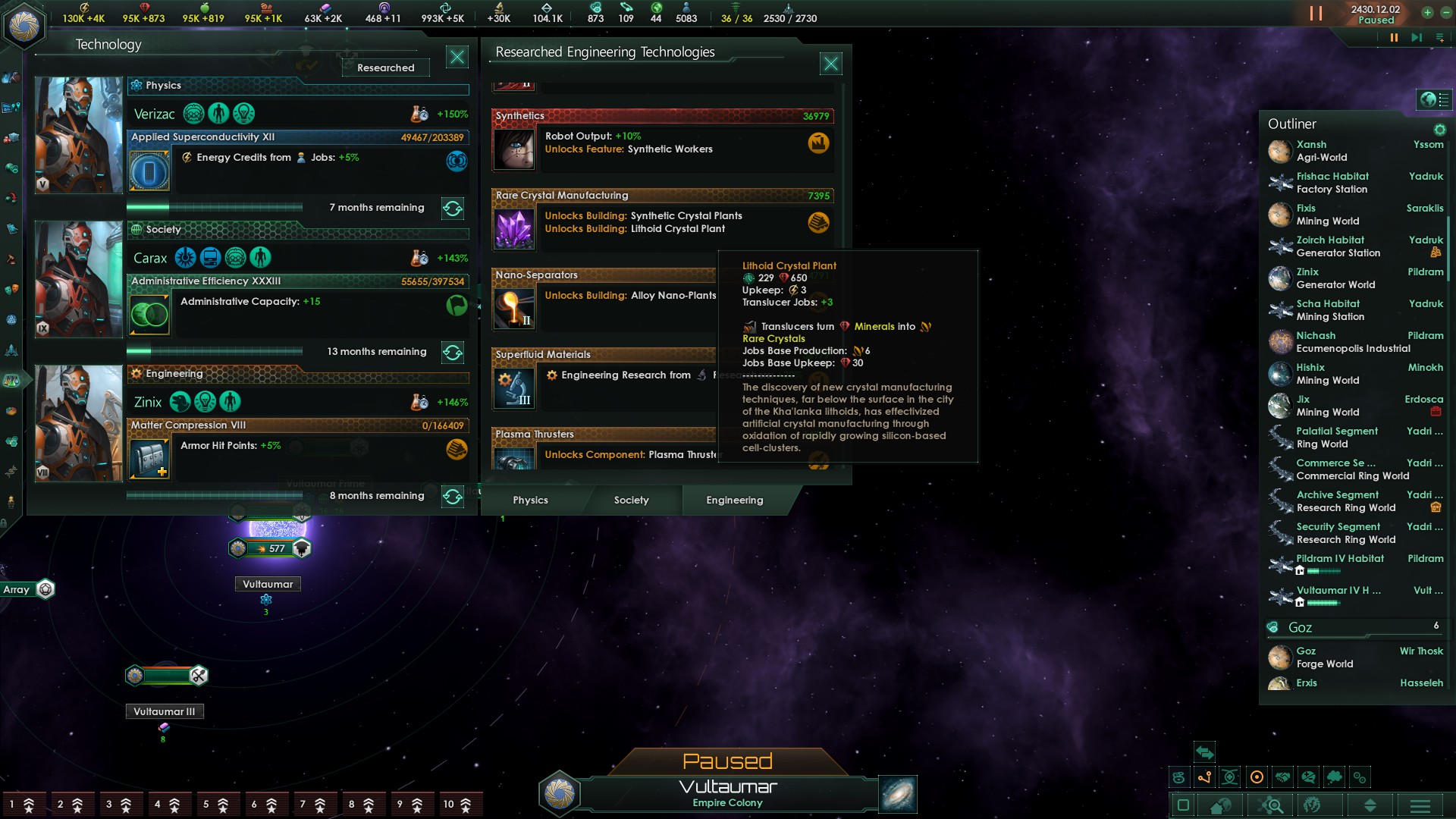Open the galaxy search magnifier tool

1270,806
